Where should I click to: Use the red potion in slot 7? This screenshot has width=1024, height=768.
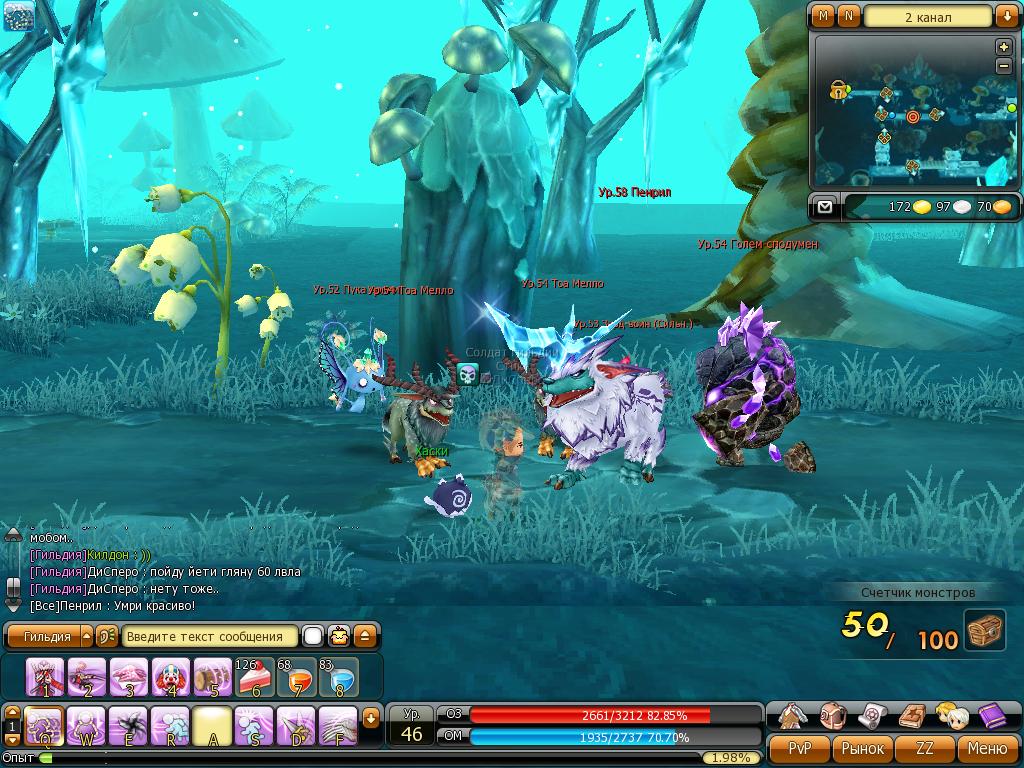(x=296, y=678)
